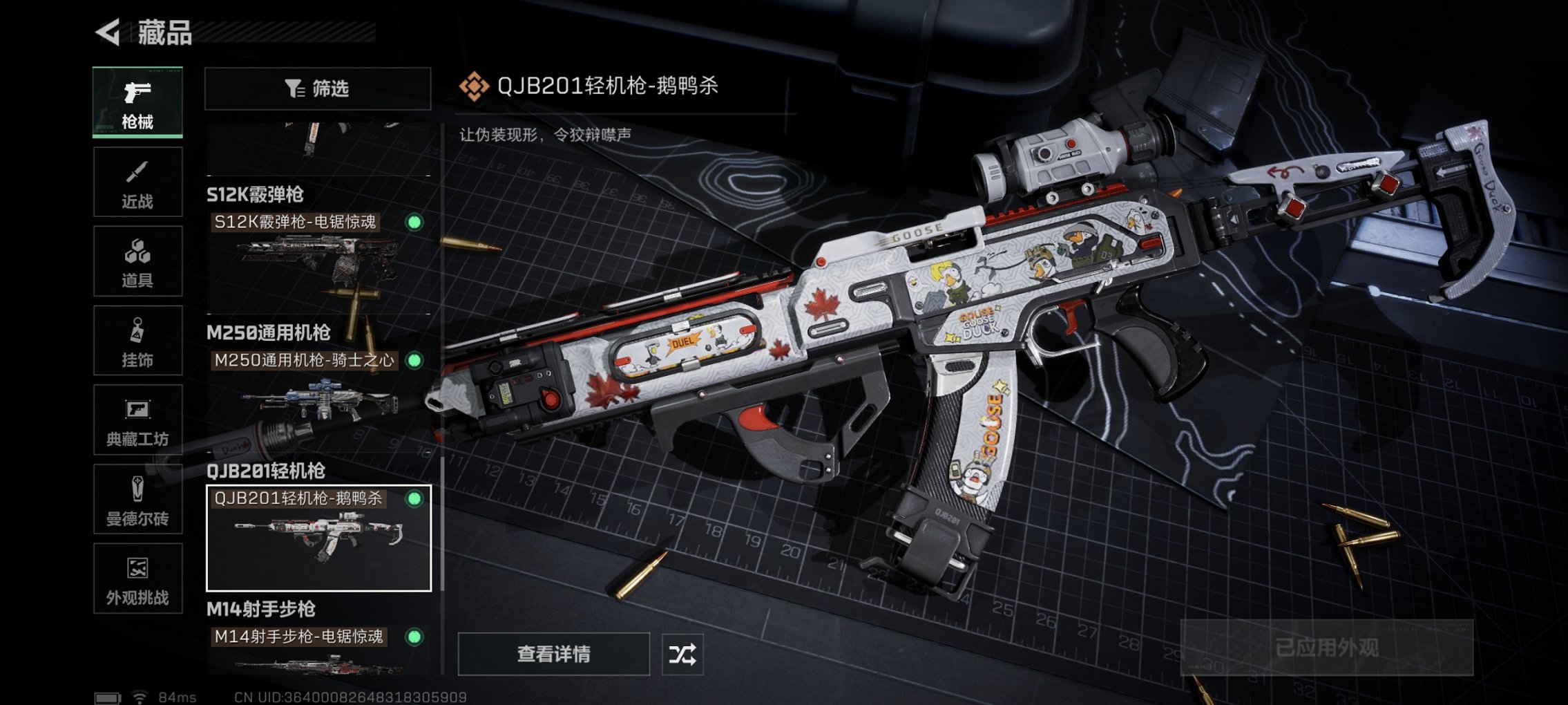Open the 近战 melee category
The height and width of the screenshot is (705, 1568).
pyautogui.click(x=136, y=181)
